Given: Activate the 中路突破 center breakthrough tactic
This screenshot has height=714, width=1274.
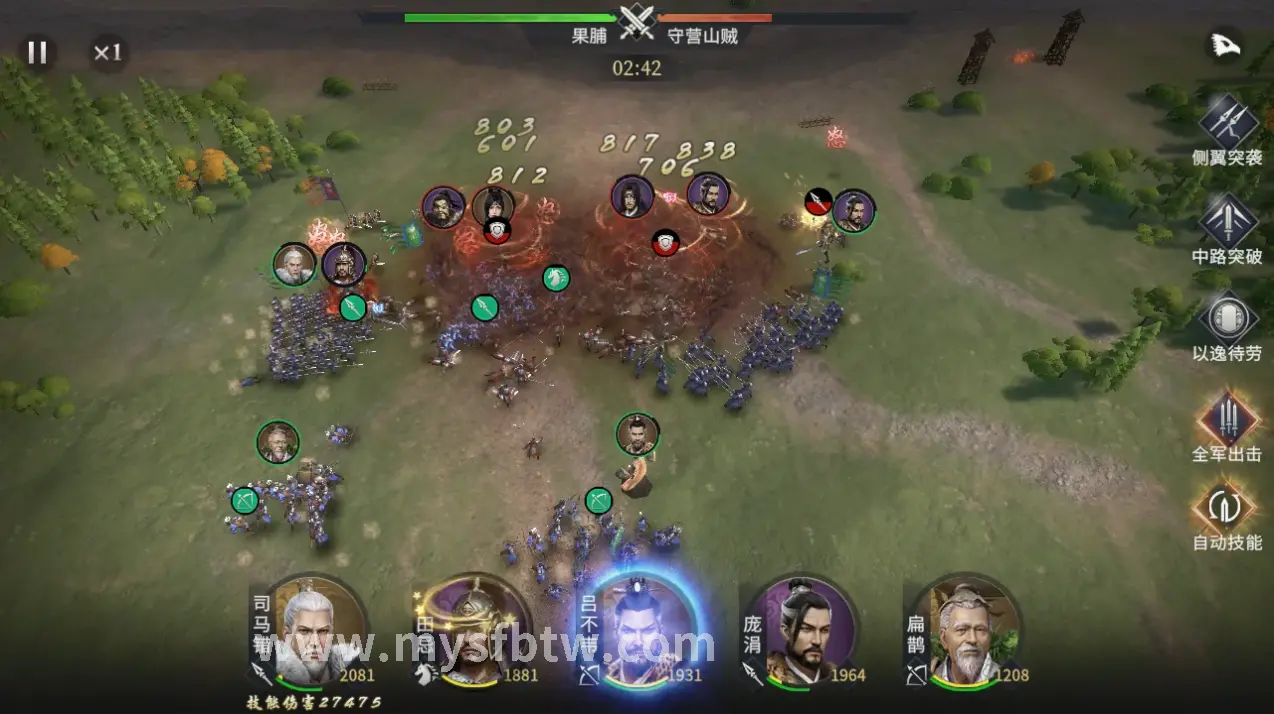Looking at the screenshot, I should (1227, 219).
